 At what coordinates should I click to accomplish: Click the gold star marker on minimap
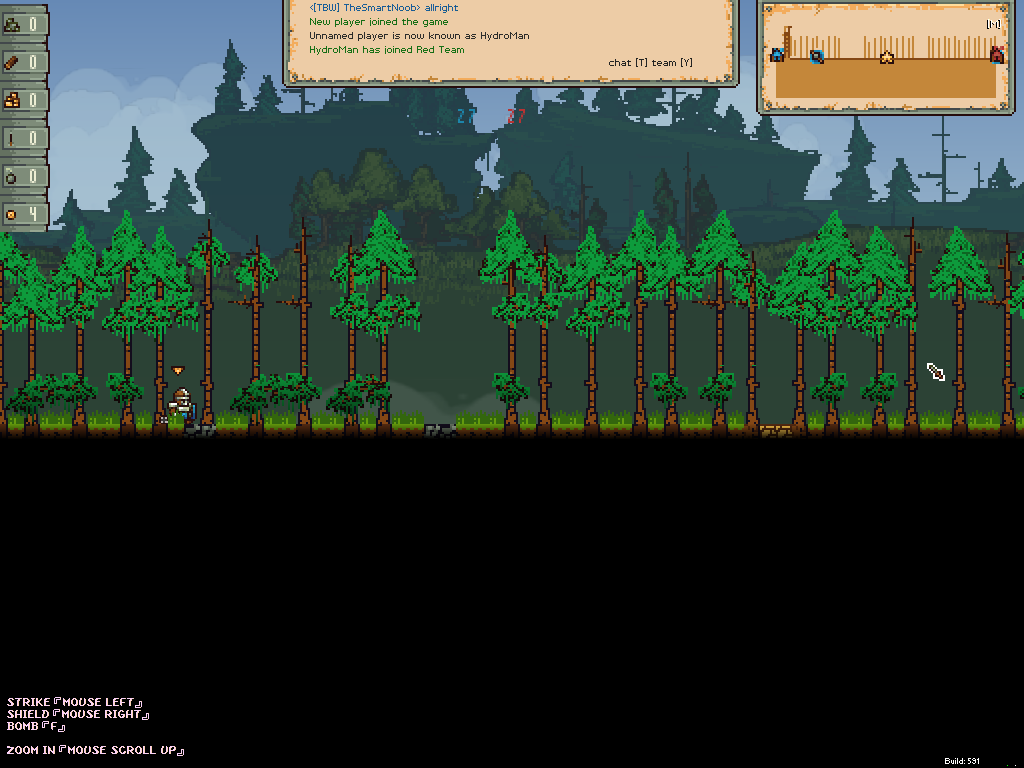pos(886,58)
